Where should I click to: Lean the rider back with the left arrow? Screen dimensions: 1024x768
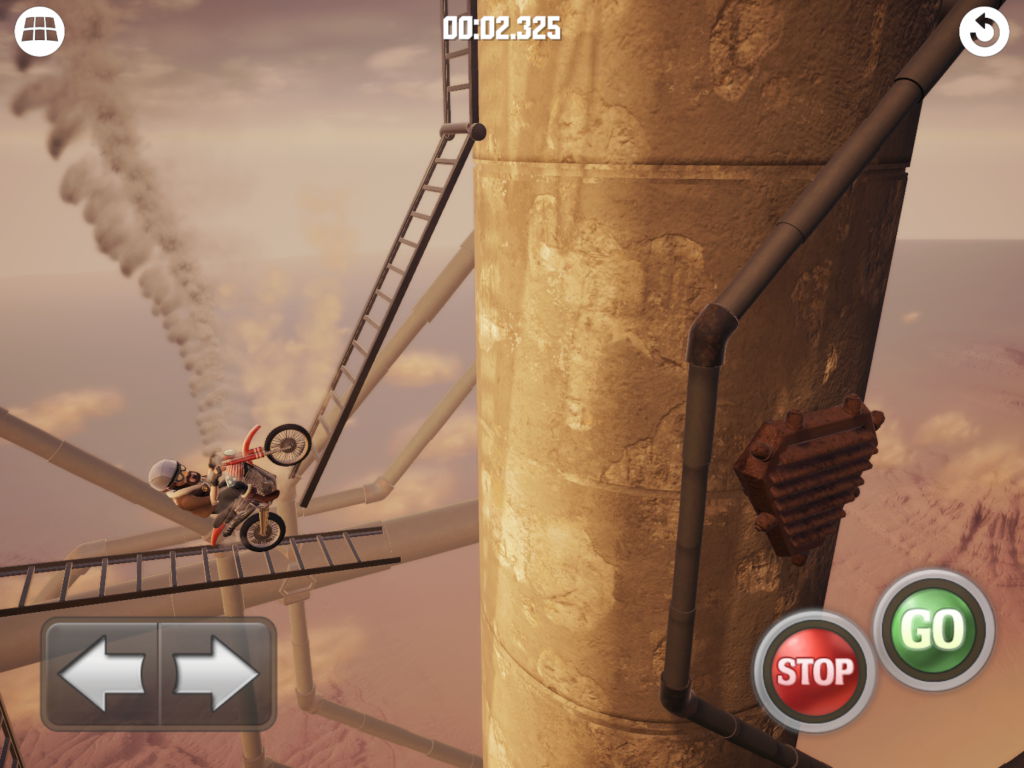pyautogui.click(x=101, y=673)
